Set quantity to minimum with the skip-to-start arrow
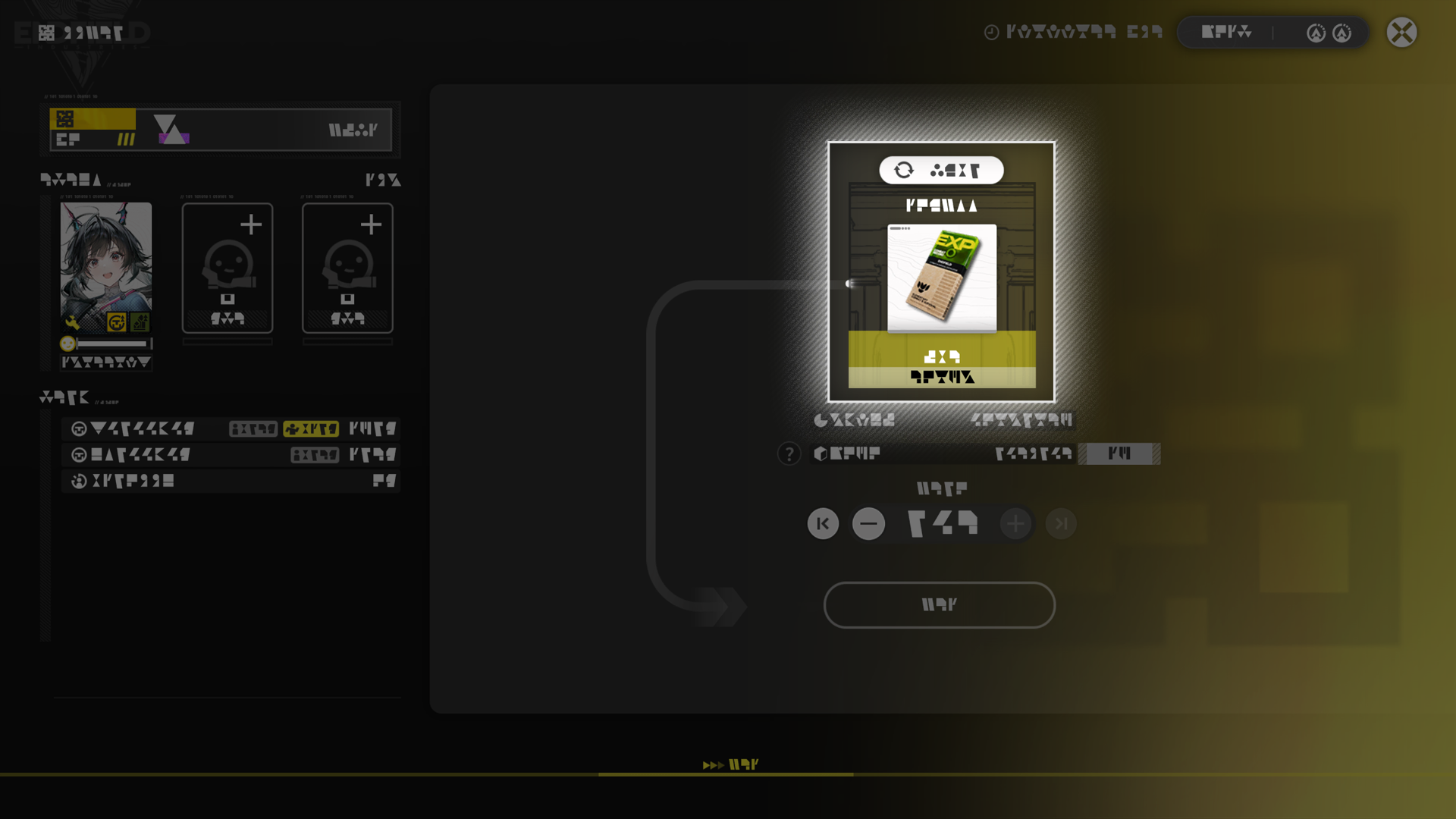This screenshot has height=819, width=1456. point(823,523)
